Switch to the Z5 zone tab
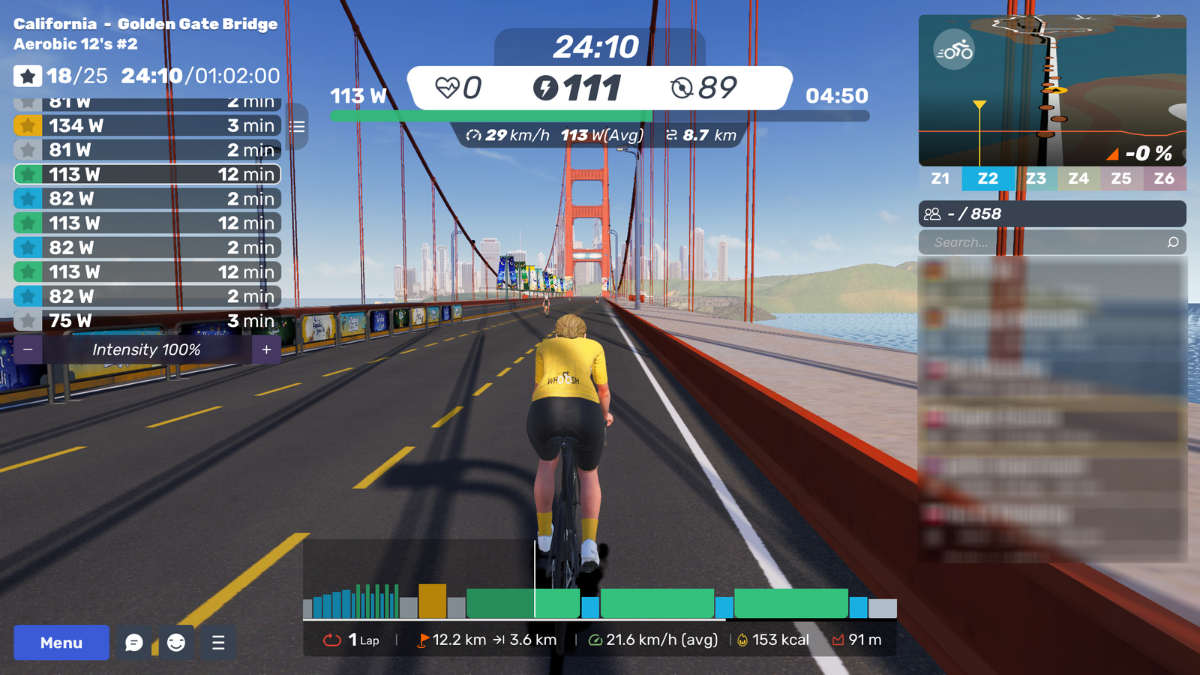The height and width of the screenshot is (675, 1200). tap(1121, 179)
